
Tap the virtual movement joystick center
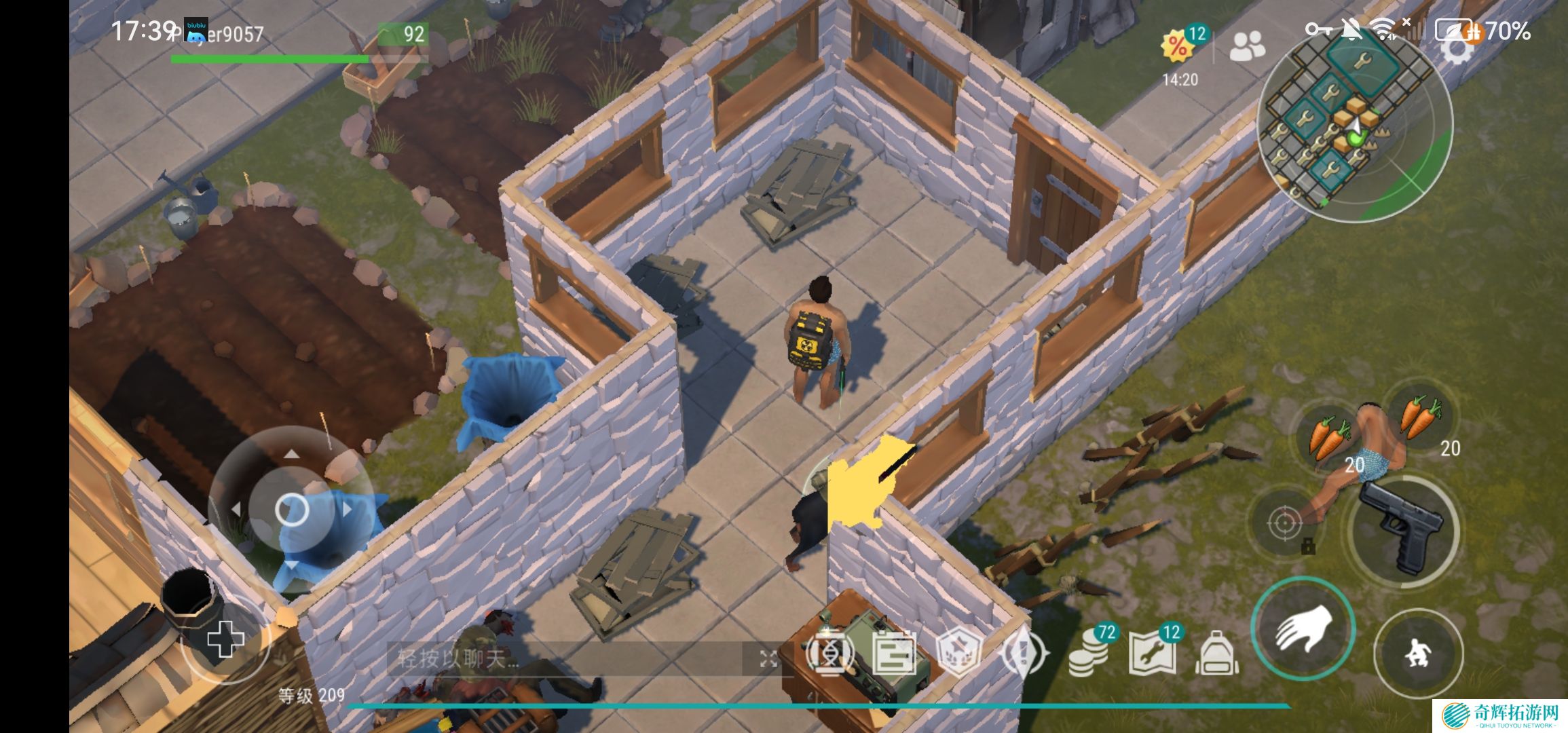[x=292, y=509]
